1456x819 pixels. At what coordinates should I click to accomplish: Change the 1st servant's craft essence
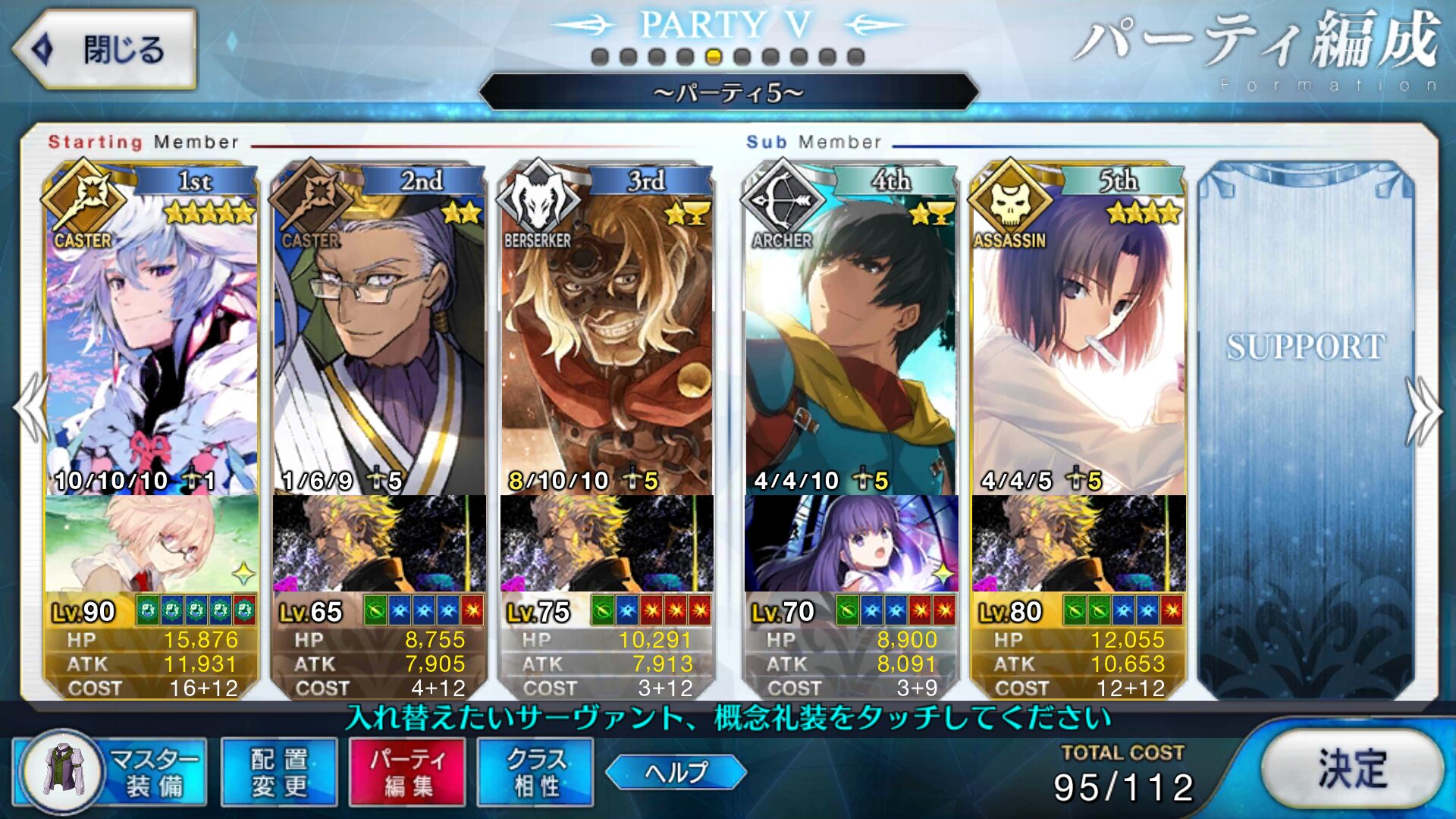click(x=152, y=543)
